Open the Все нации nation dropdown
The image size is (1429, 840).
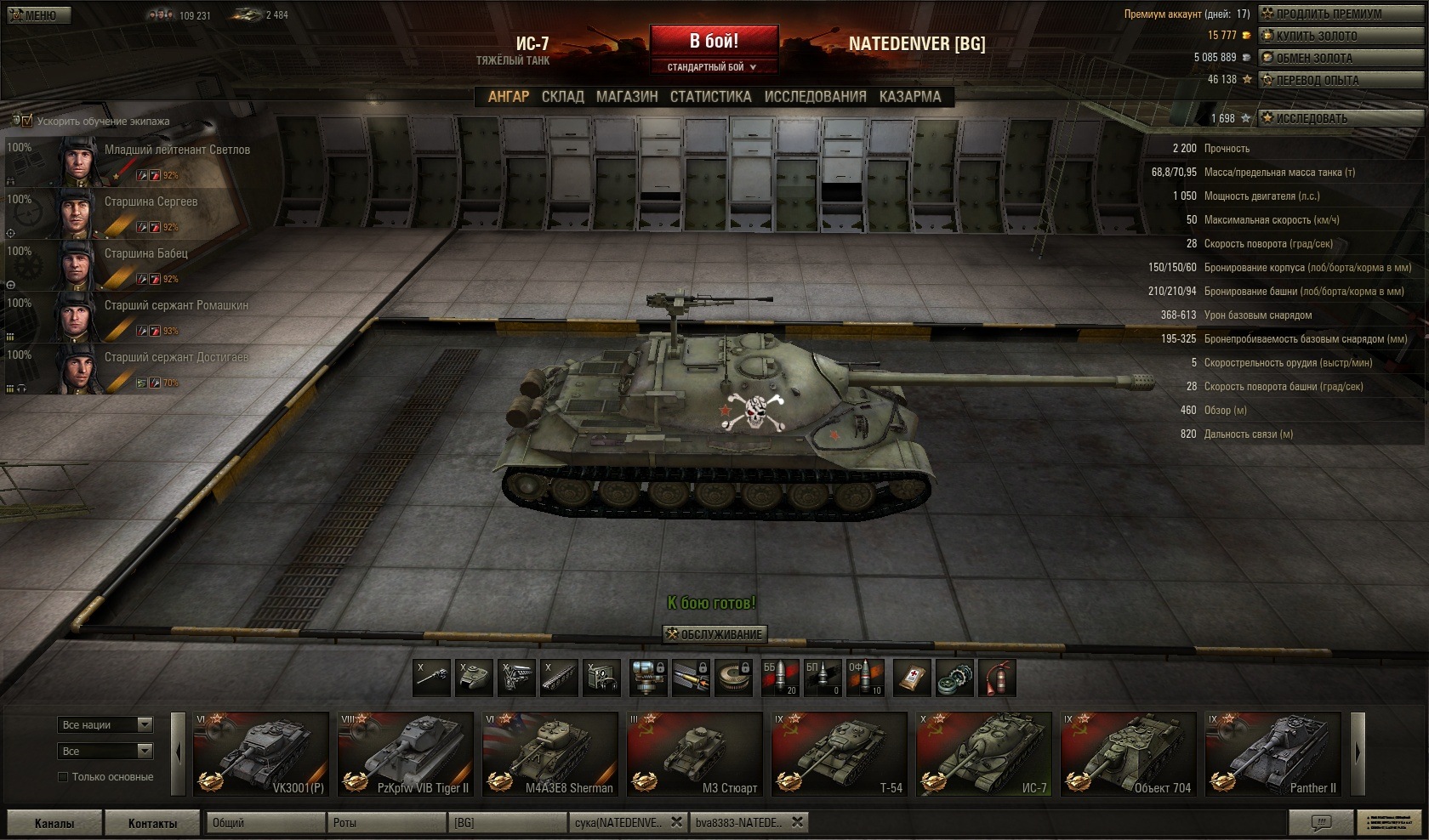click(x=106, y=724)
